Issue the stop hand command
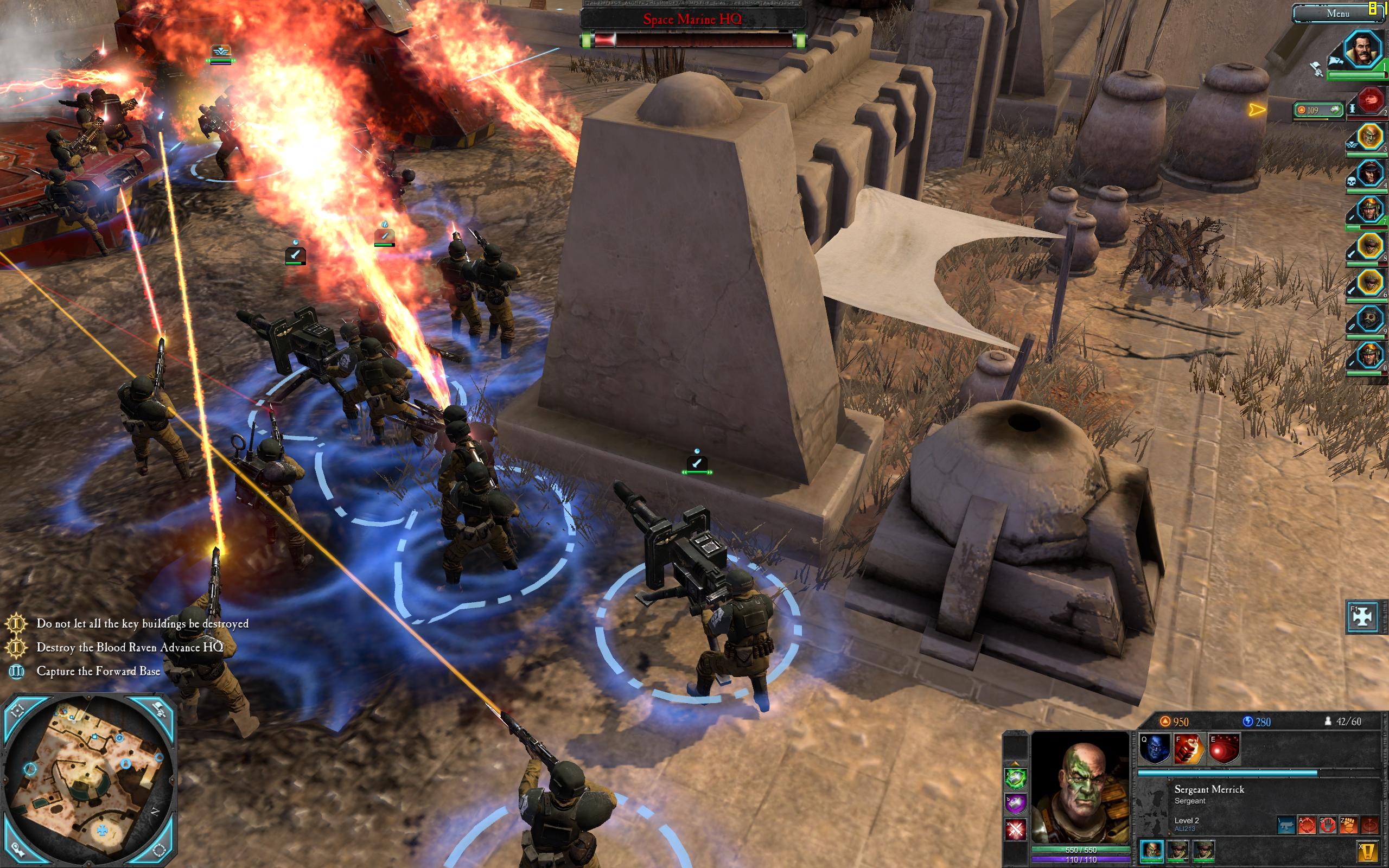Image resolution: width=1389 pixels, height=868 pixels. [1328, 826]
